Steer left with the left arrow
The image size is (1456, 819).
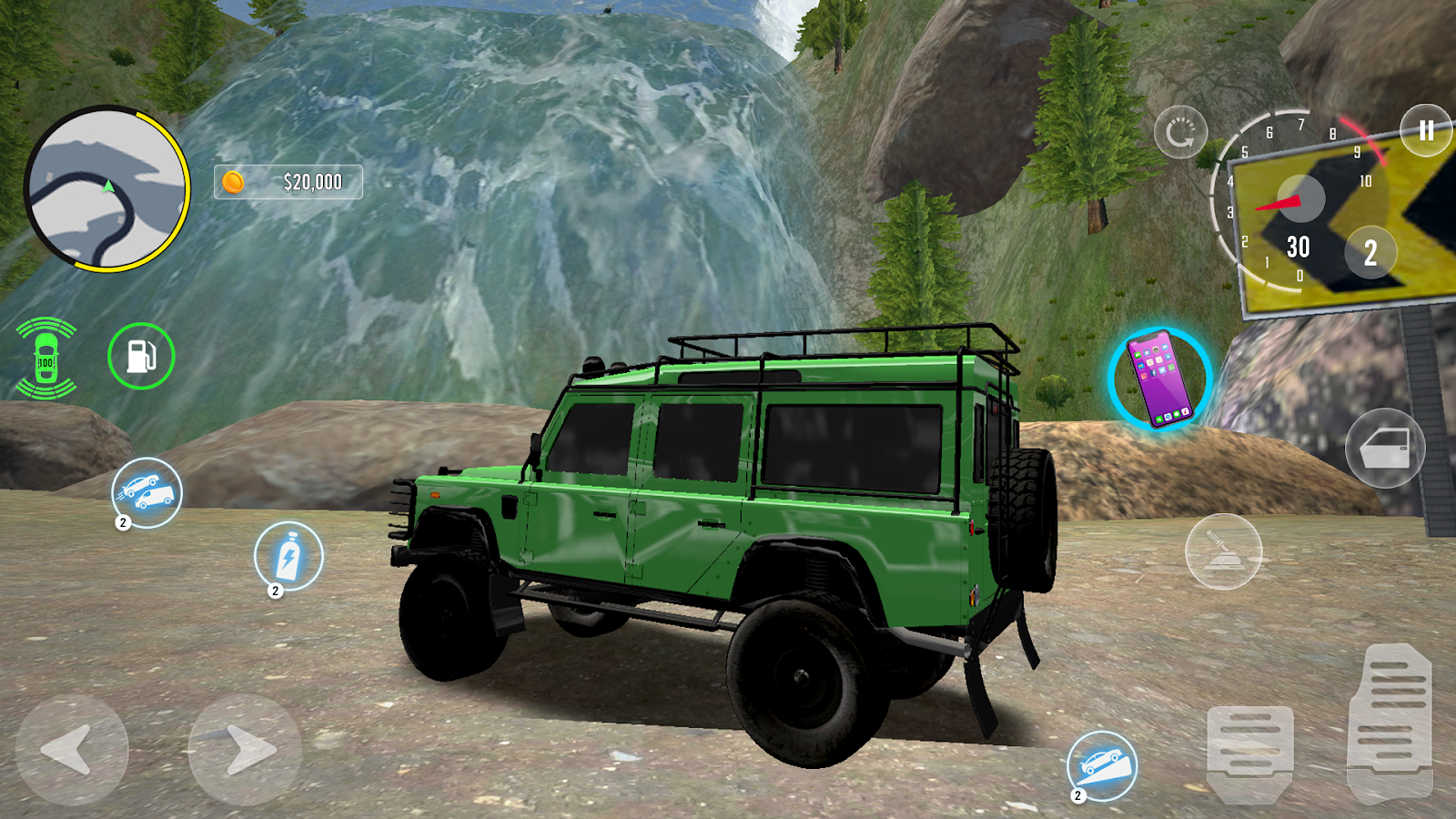click(x=72, y=750)
